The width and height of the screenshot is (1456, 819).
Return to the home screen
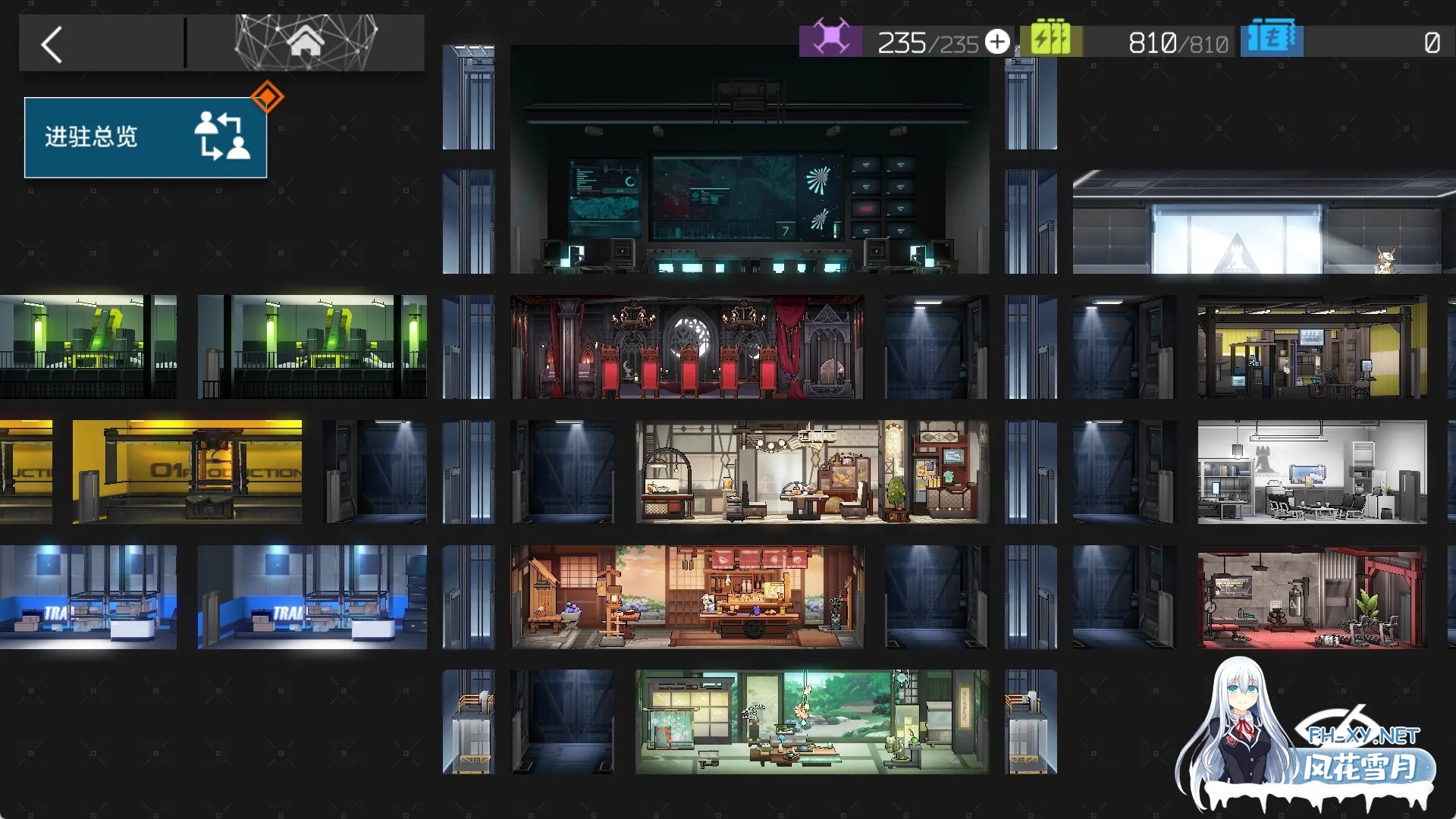306,42
